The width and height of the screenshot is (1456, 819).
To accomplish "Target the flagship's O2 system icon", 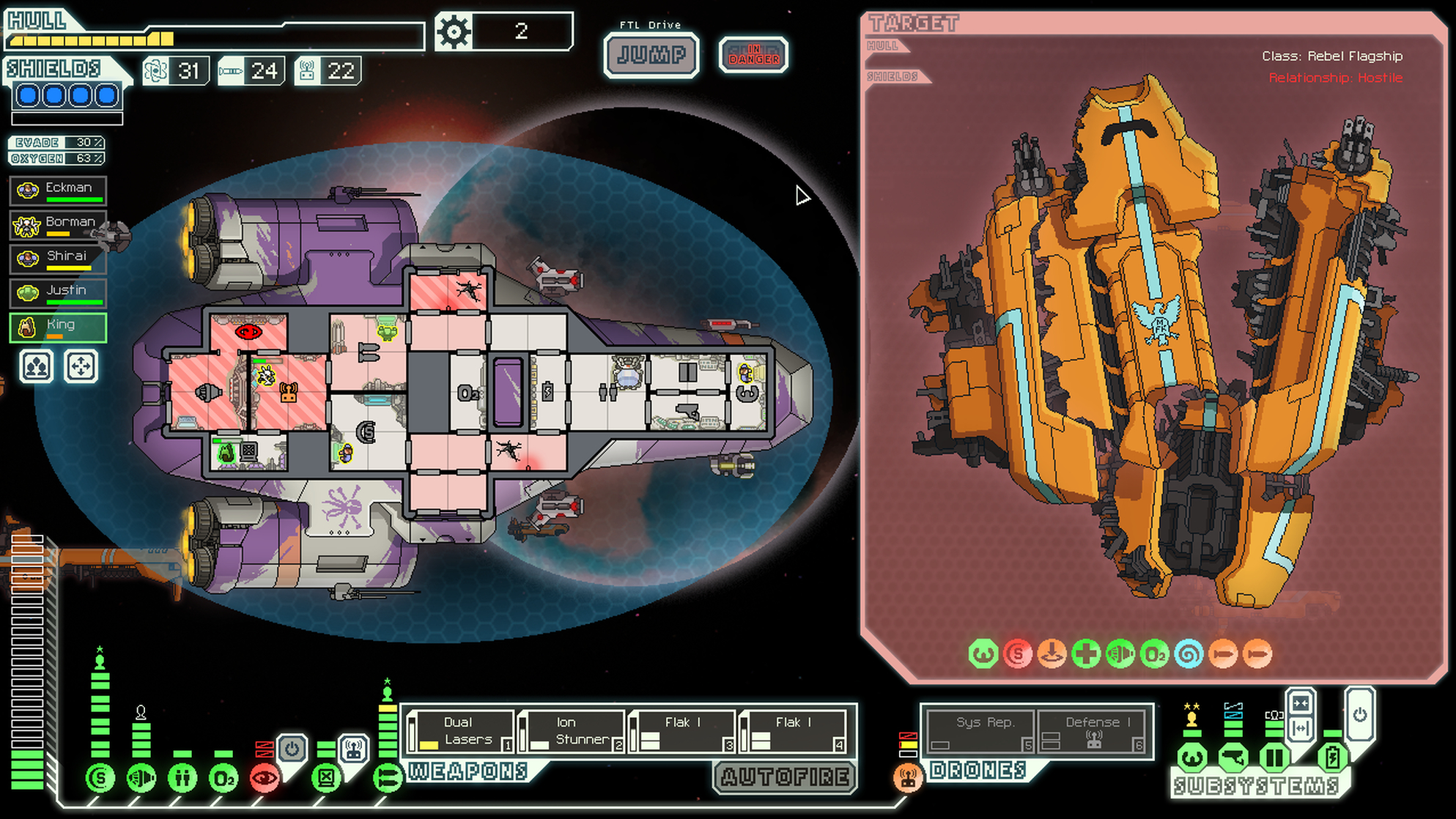I will pos(1156,653).
